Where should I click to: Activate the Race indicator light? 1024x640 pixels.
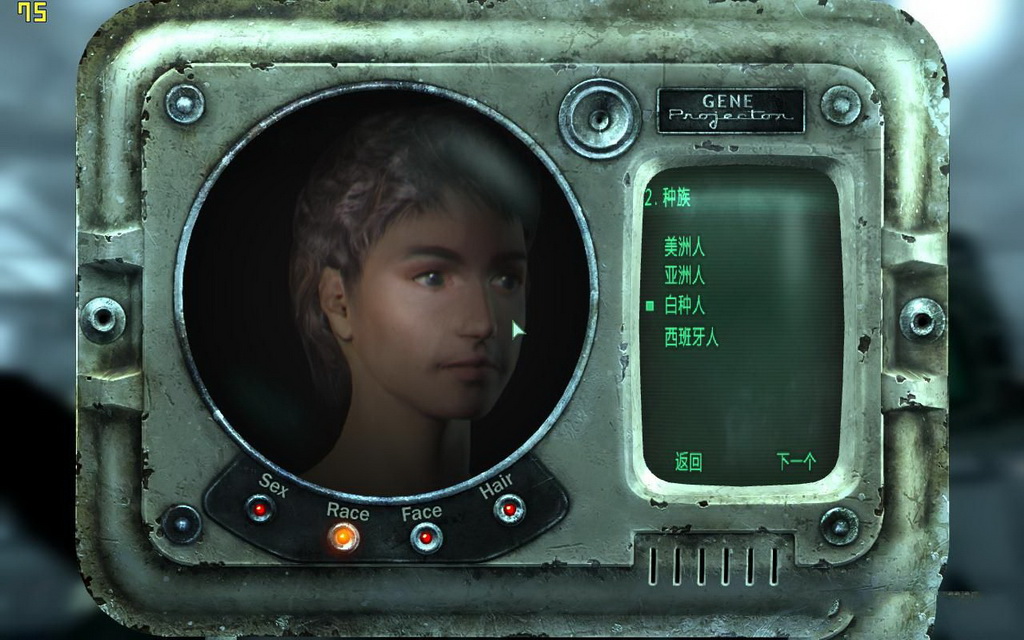click(343, 538)
